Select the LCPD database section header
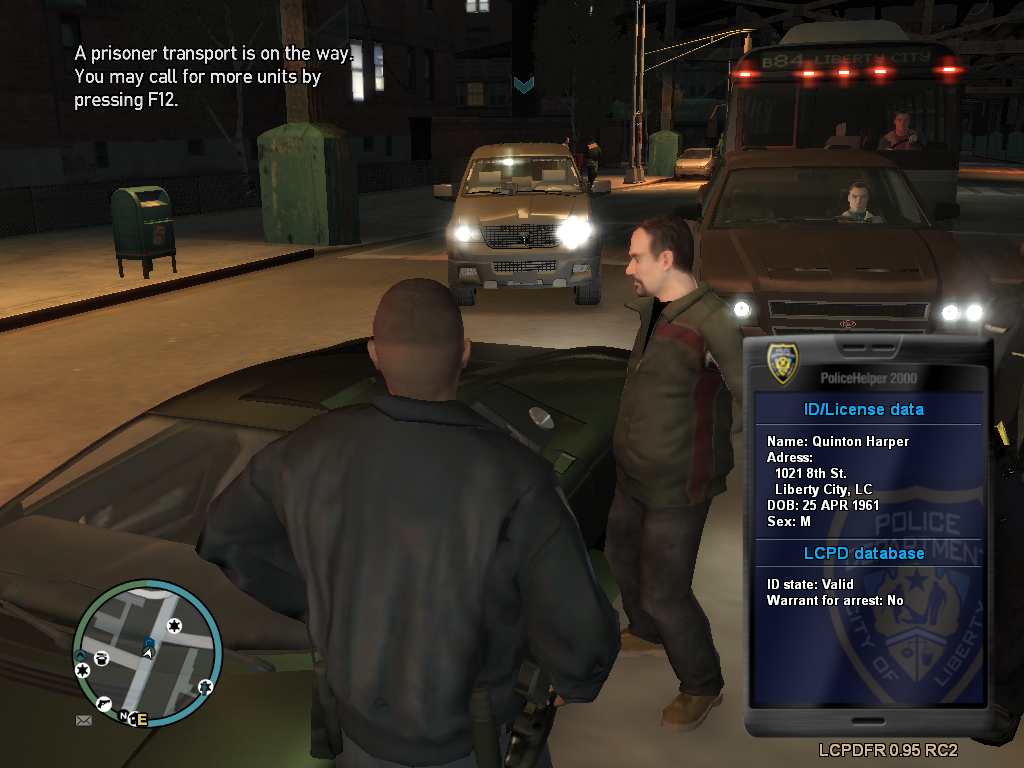 coord(864,553)
